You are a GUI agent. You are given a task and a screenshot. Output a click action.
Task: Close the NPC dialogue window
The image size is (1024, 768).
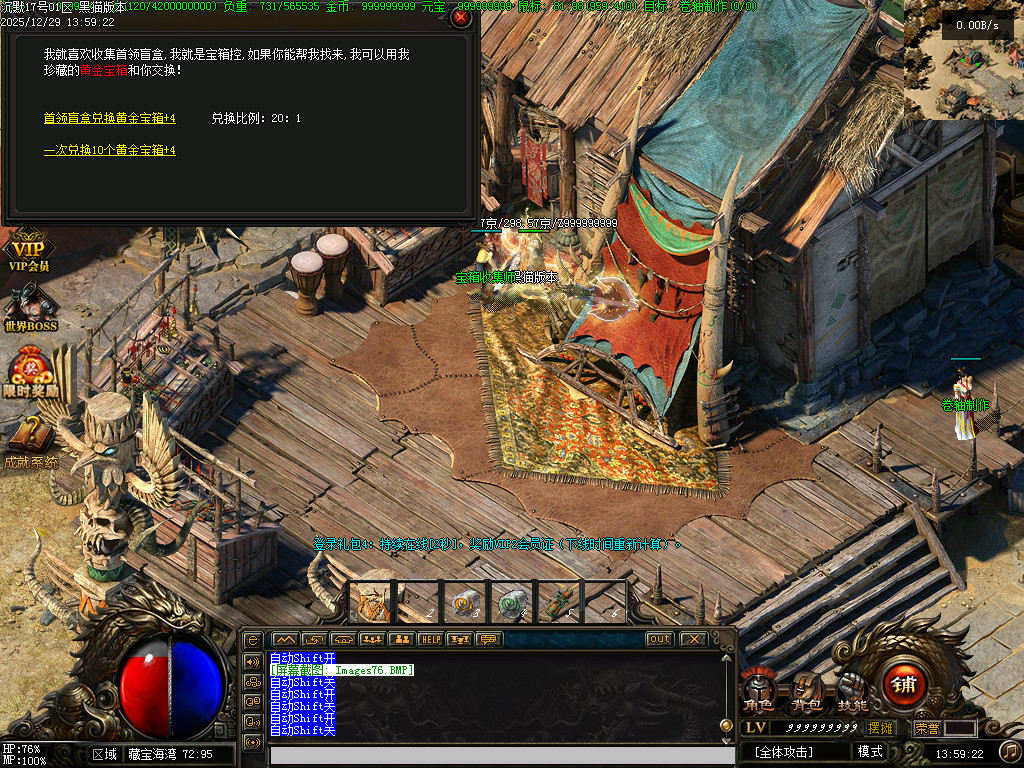(461, 17)
